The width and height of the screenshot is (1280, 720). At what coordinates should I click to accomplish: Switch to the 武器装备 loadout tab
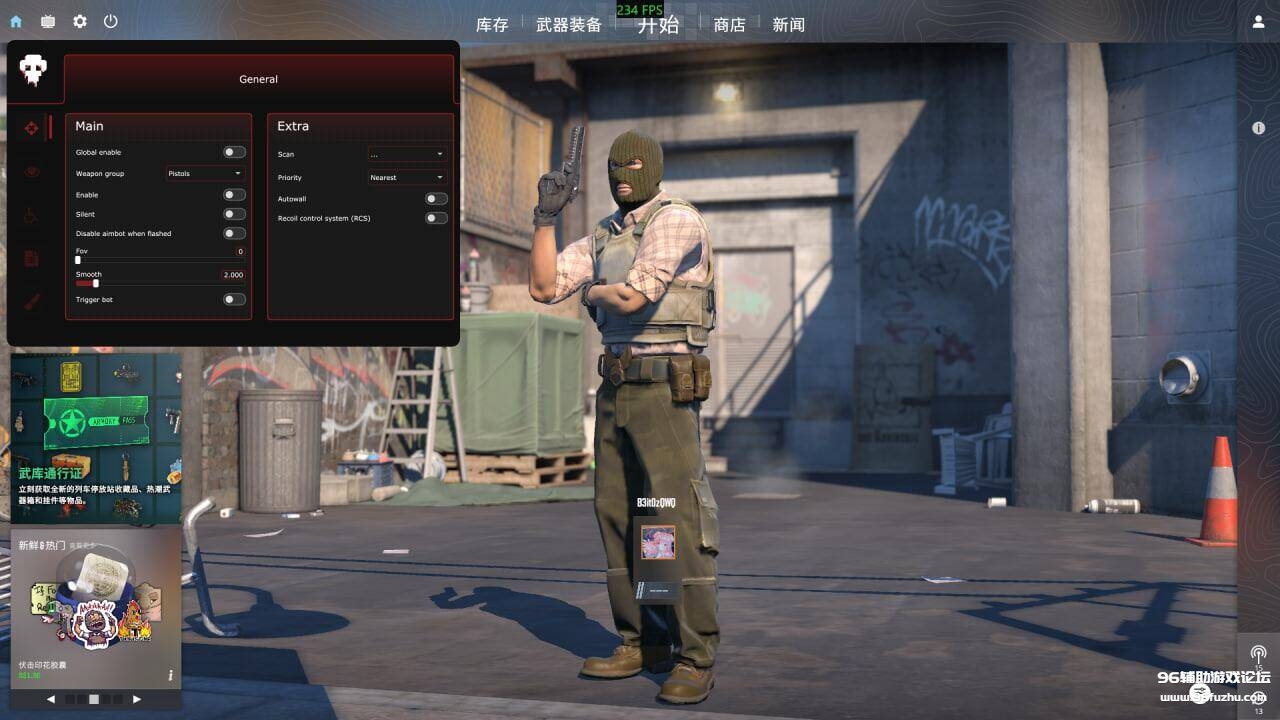point(569,25)
